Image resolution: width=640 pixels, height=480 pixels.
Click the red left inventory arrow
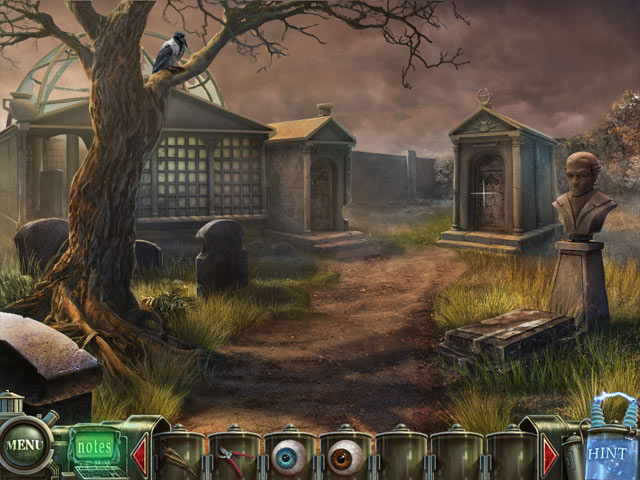[139, 456]
